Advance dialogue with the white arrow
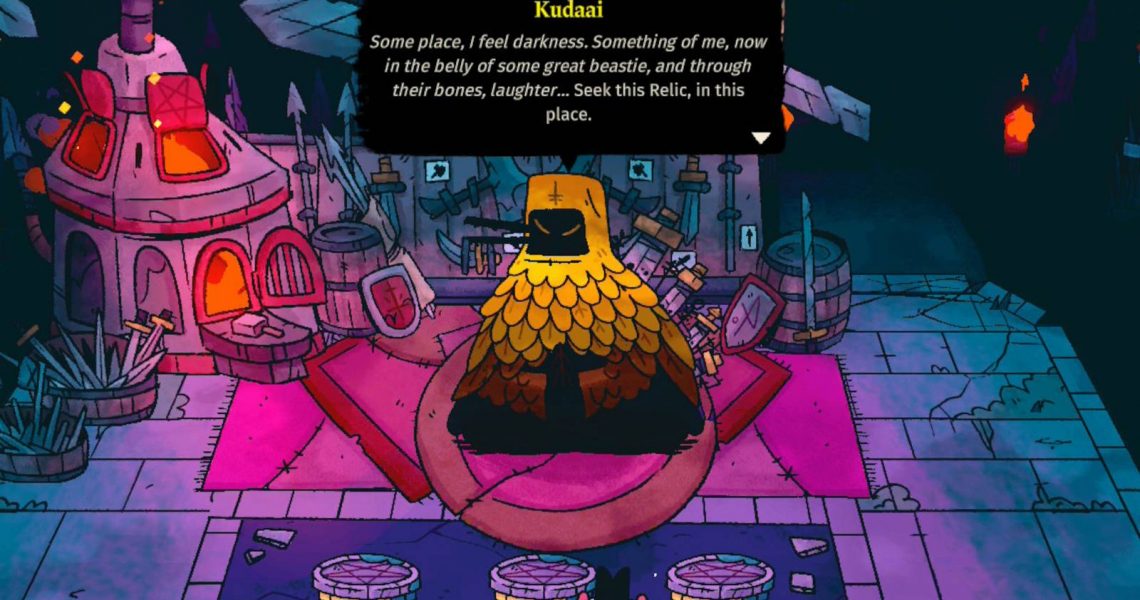1140x600 pixels. click(x=762, y=138)
